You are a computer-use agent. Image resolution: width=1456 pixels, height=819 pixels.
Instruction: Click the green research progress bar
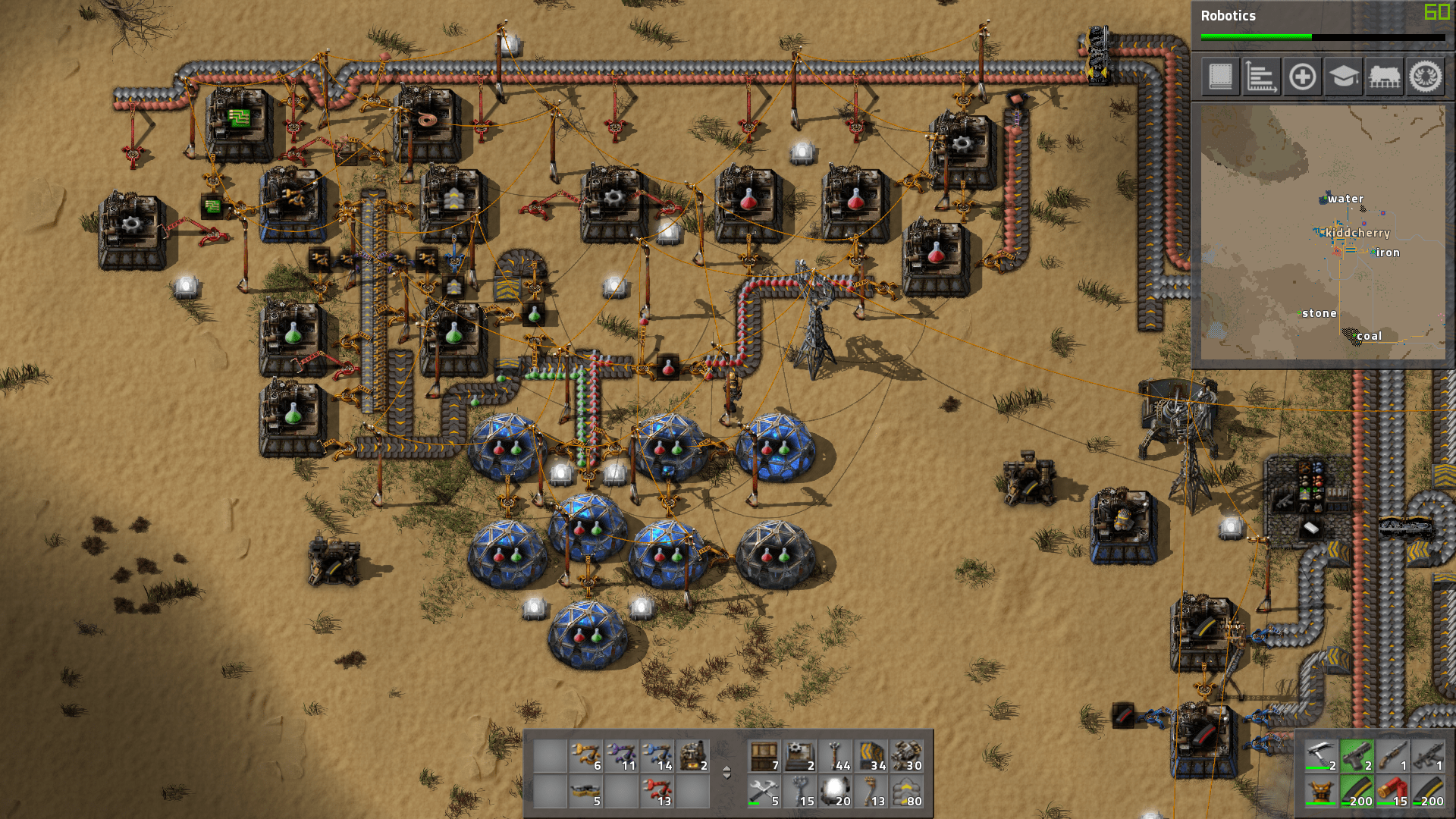tap(1255, 36)
